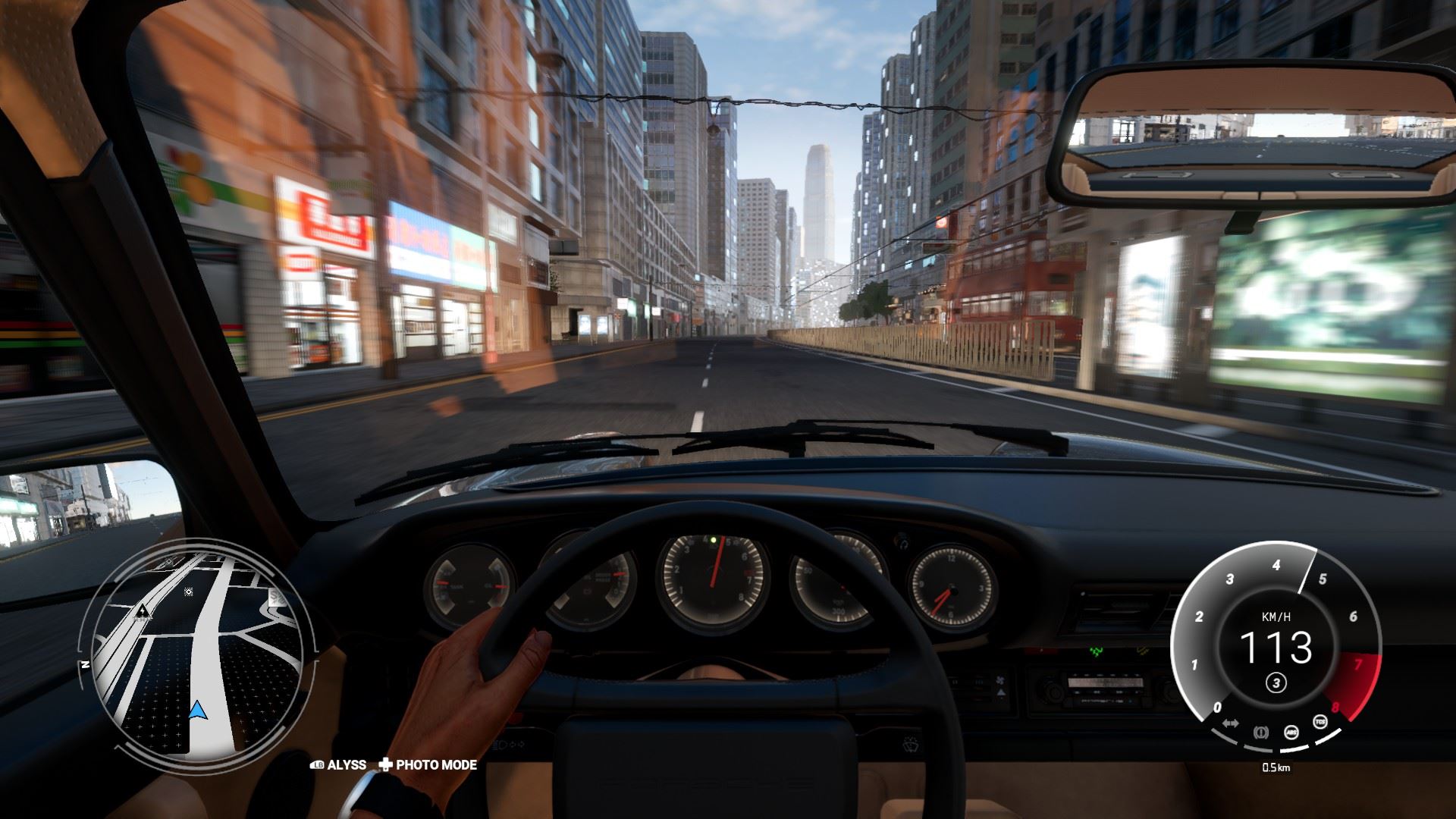Click the turn signal arrows icon
Image resolution: width=1456 pixels, height=819 pixels.
tap(1231, 723)
